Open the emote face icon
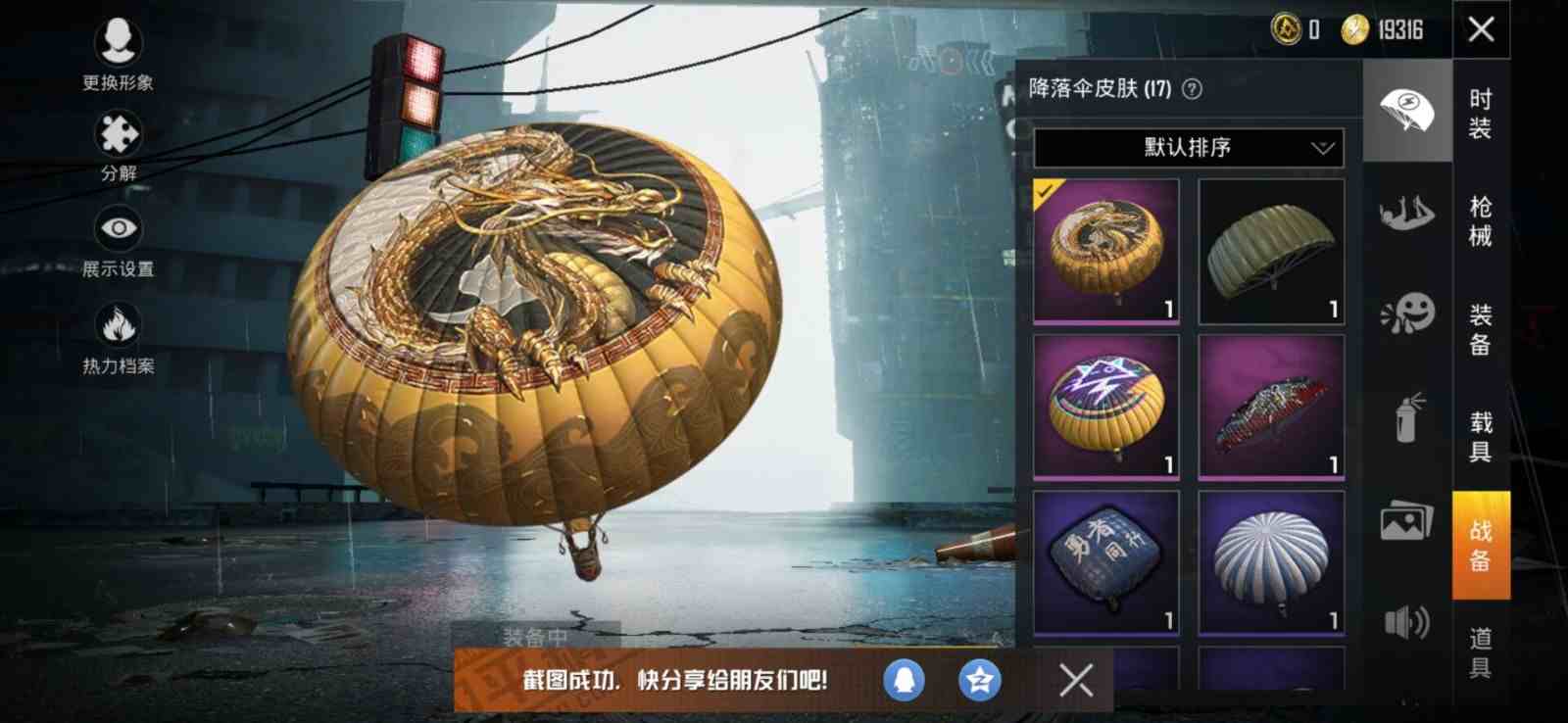The image size is (1568, 723). (x=1408, y=313)
